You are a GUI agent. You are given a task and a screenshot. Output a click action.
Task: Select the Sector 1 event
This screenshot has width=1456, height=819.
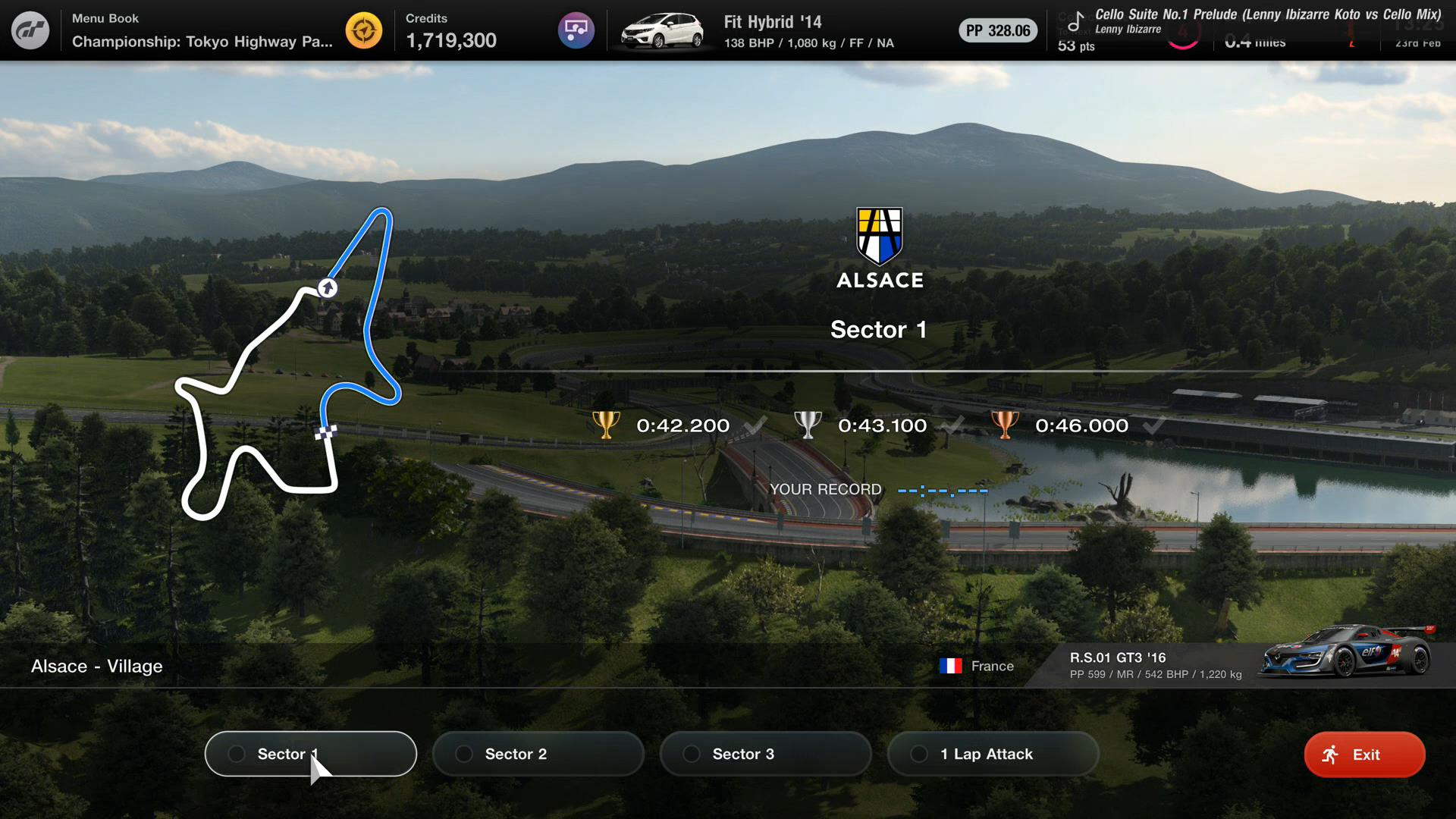click(310, 754)
